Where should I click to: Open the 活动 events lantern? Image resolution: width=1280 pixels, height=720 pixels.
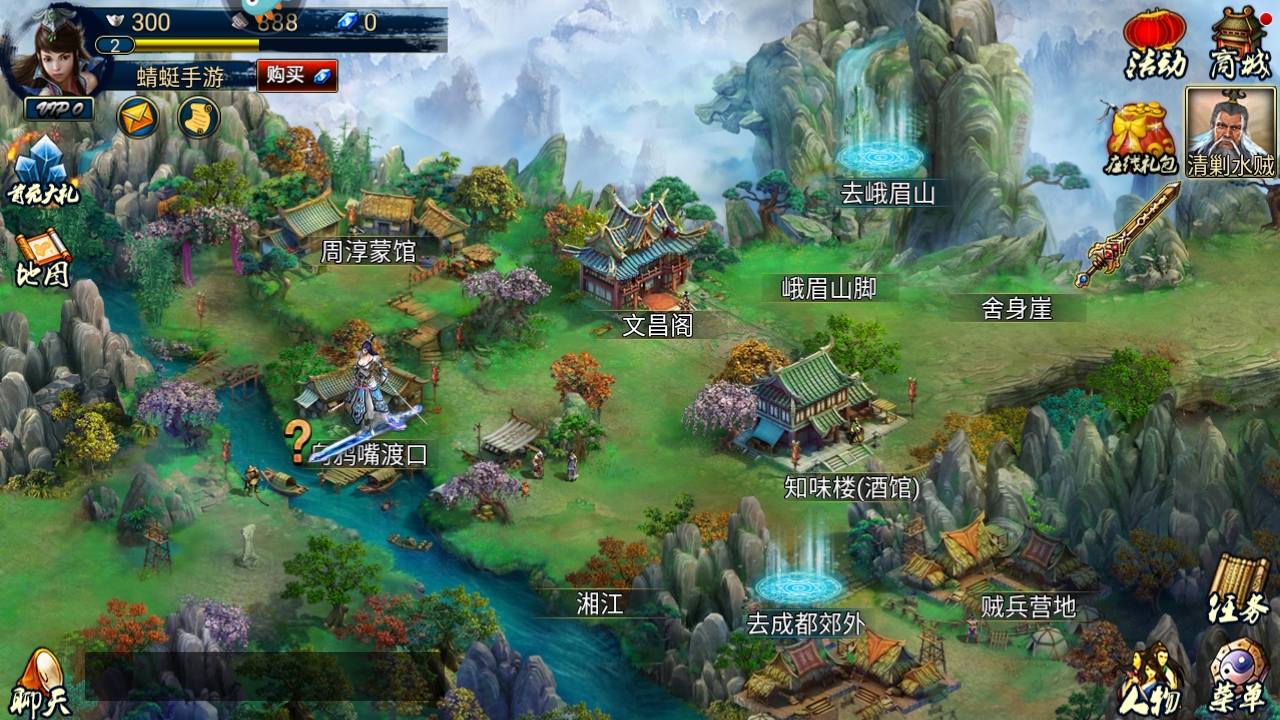pyautogui.click(x=1156, y=43)
